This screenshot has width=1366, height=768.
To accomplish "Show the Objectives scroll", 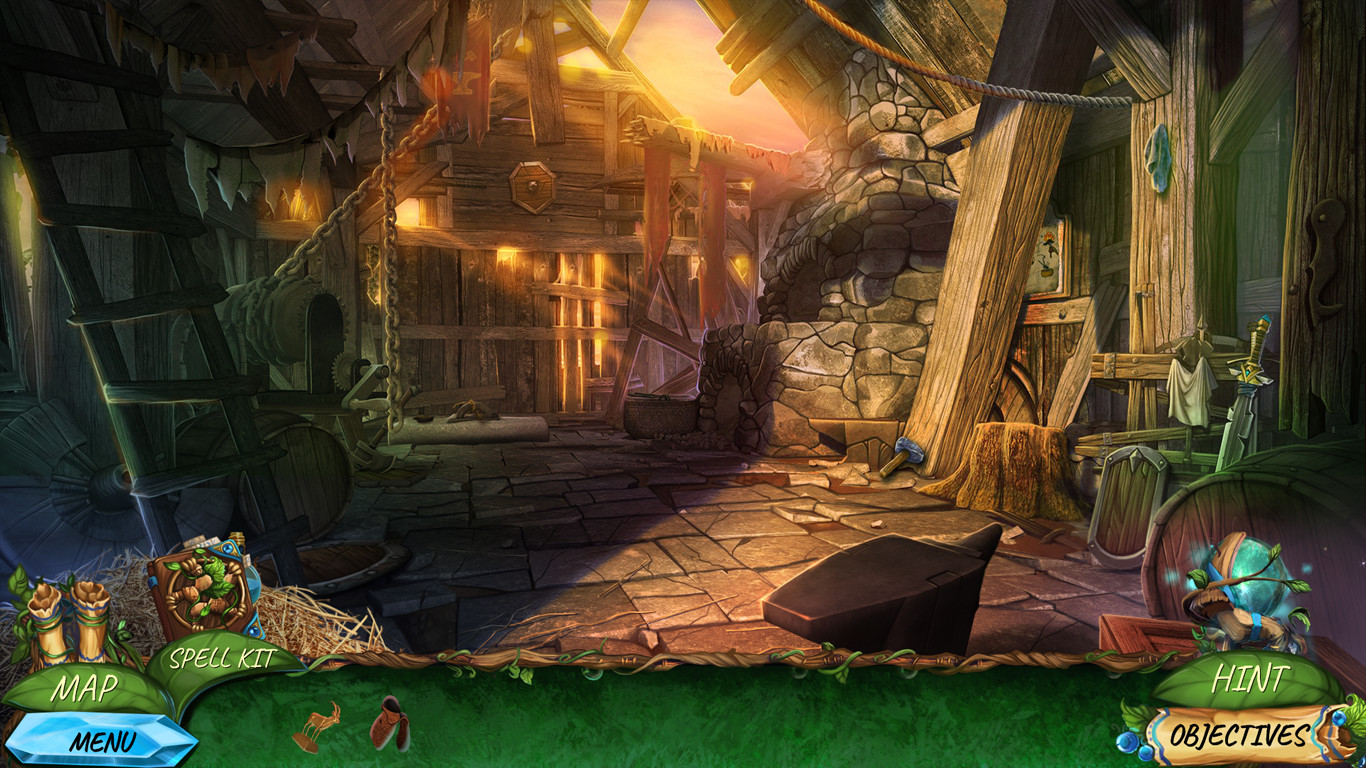I will pos(1238,737).
